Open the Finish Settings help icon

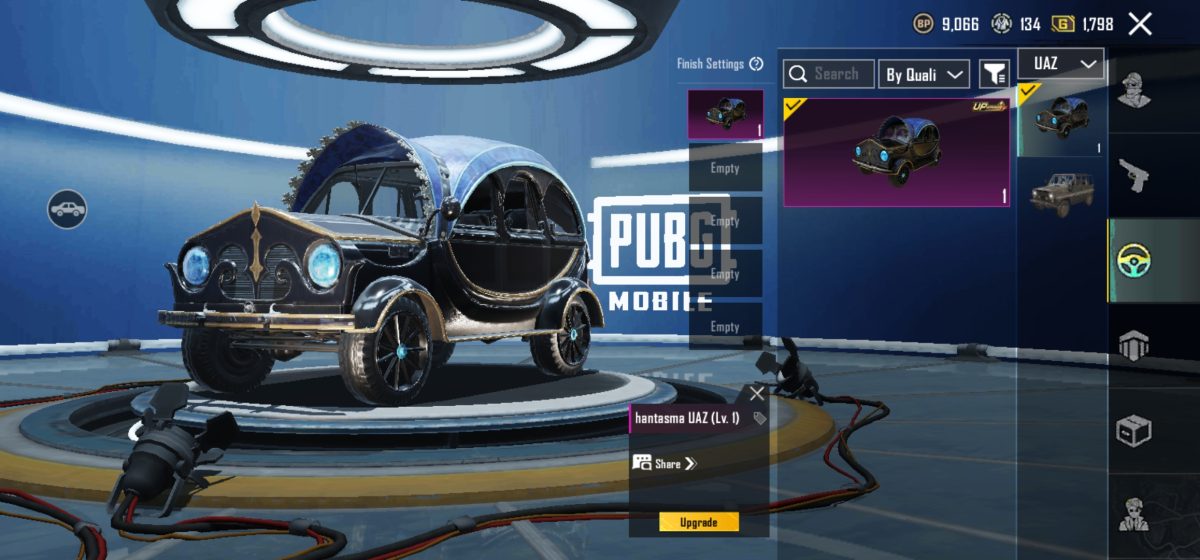point(756,64)
